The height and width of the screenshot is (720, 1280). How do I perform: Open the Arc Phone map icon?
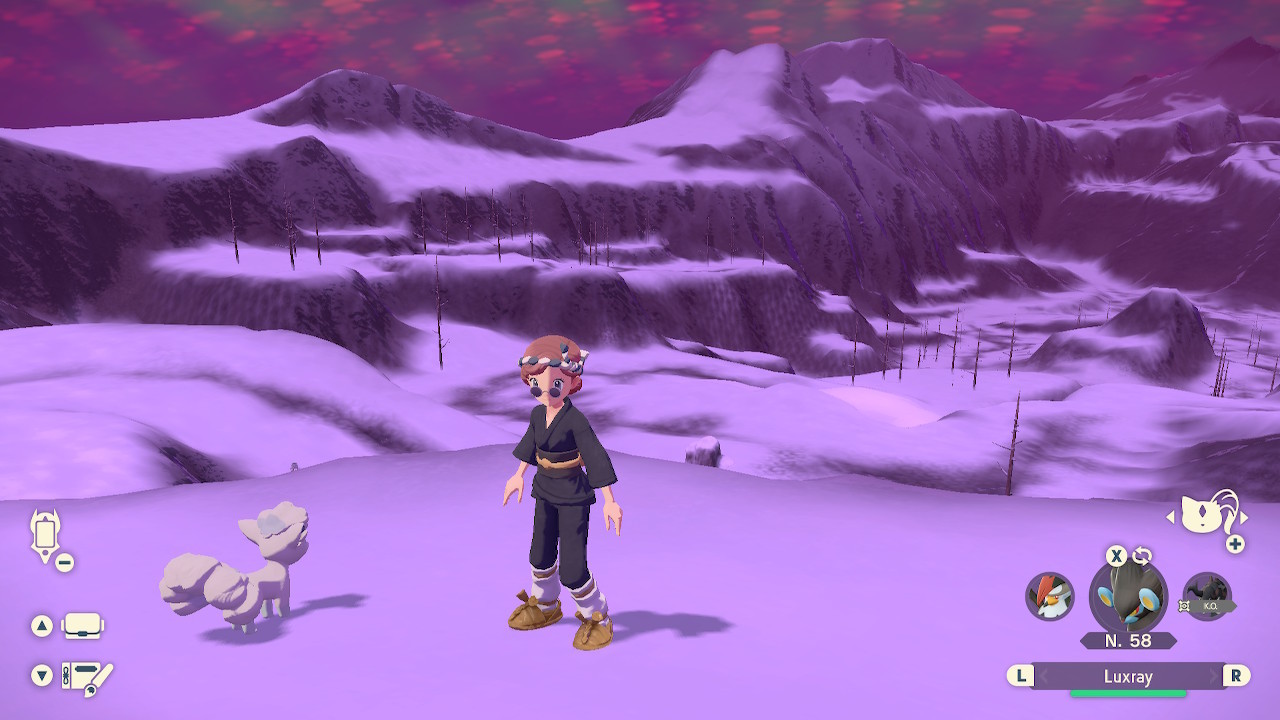point(46,535)
